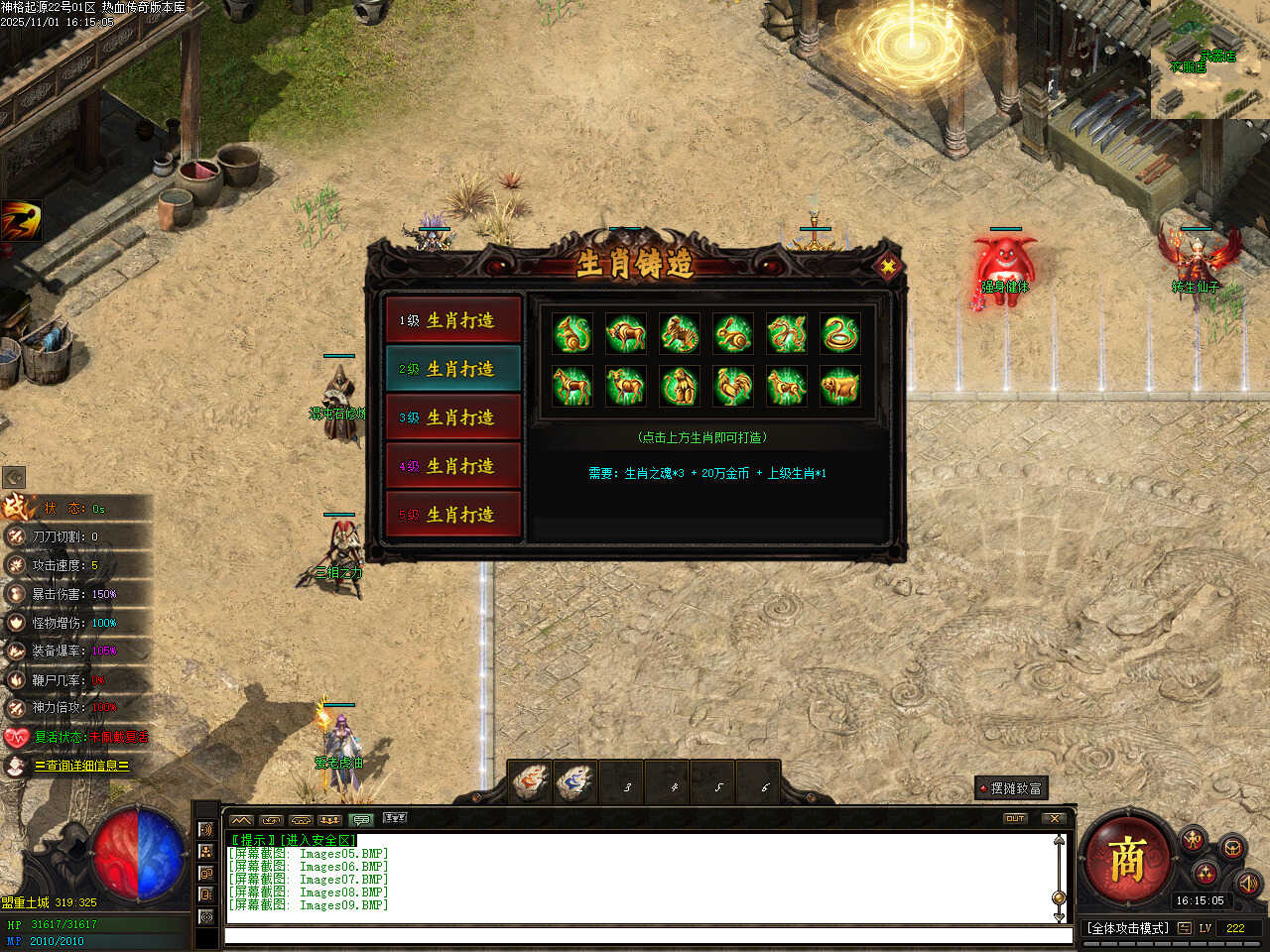The image size is (1270, 952).
Task: Open the 3级 生肖打造 tab
Action: coord(453,417)
